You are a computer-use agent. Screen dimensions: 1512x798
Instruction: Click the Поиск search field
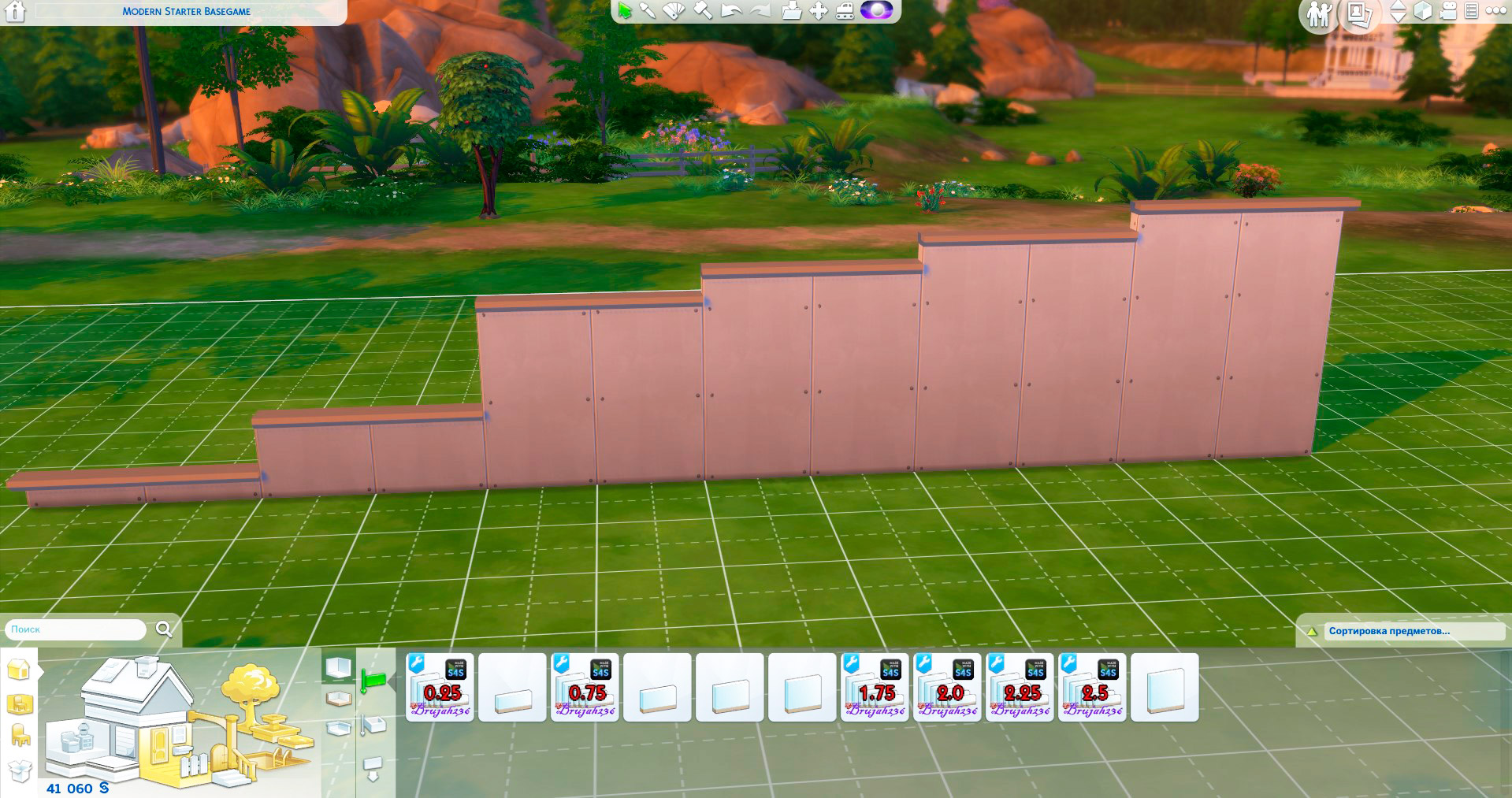pyautogui.click(x=76, y=629)
